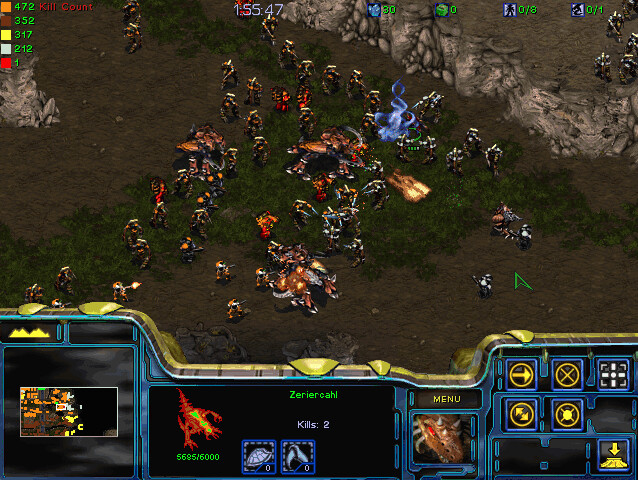Click the Zerg unit portrait
638x480 pixels.
(445, 440)
